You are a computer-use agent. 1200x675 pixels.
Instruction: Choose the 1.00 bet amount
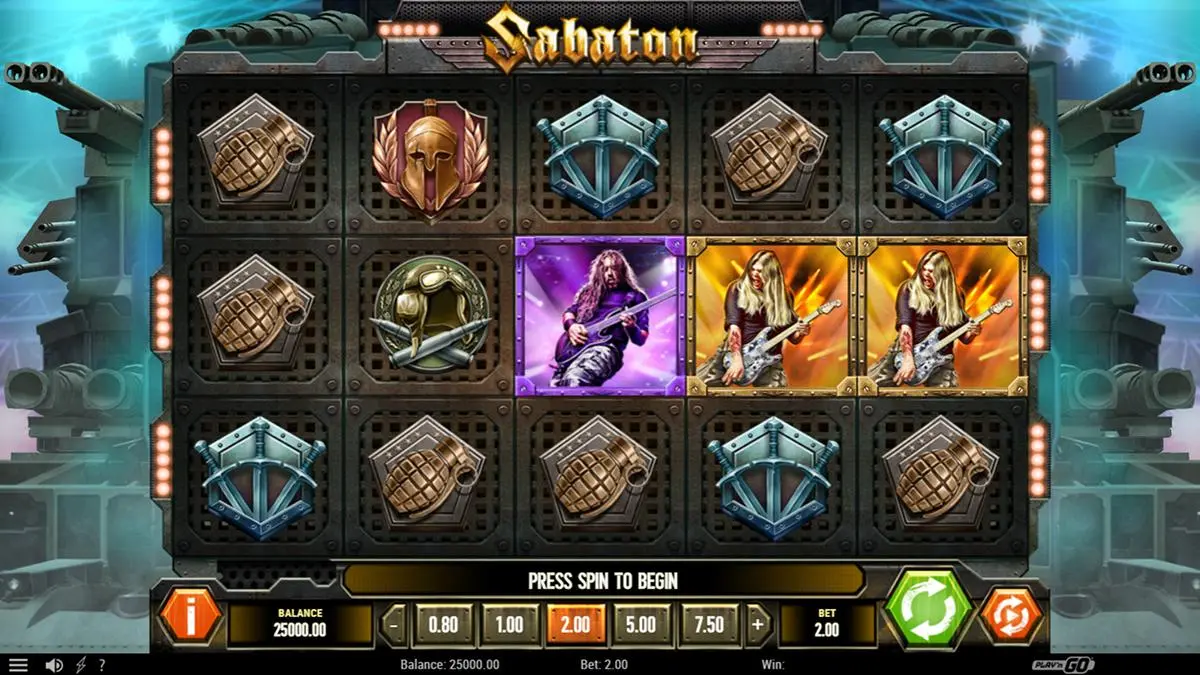coord(509,625)
